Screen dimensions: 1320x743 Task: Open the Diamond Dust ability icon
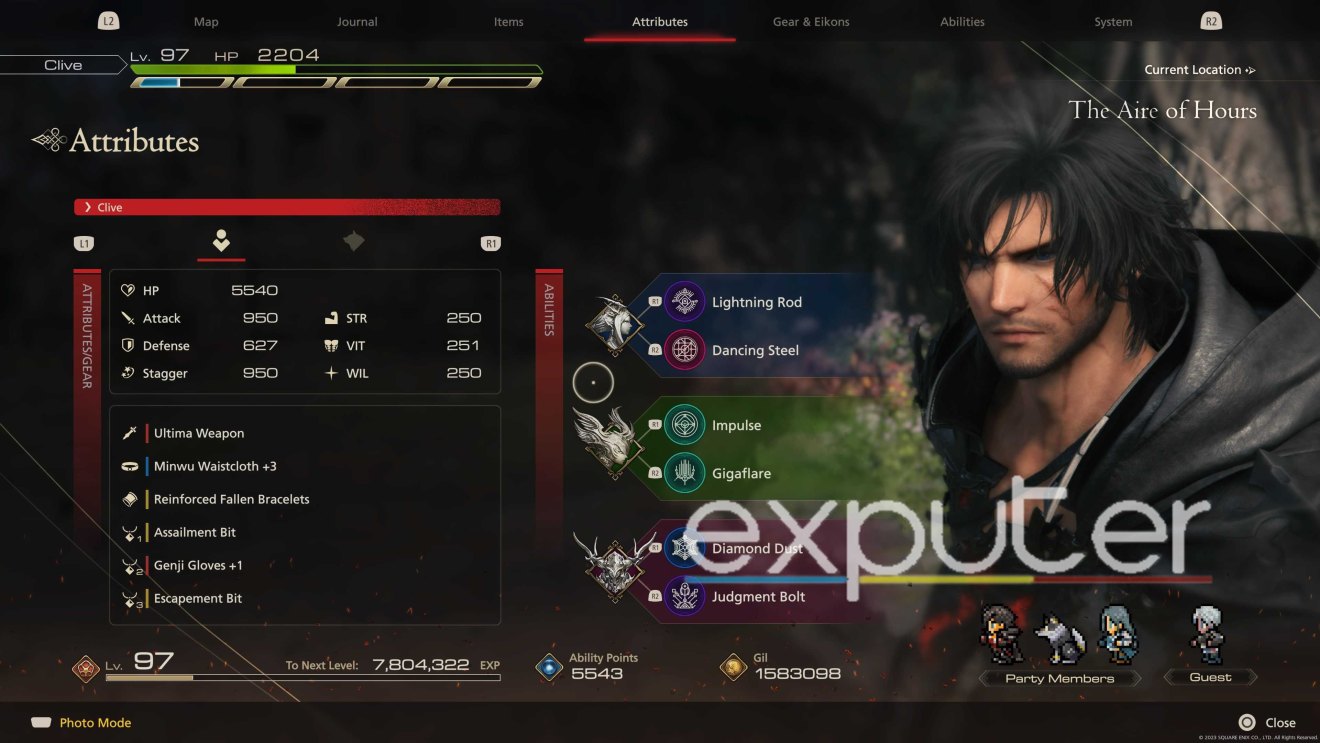click(685, 548)
